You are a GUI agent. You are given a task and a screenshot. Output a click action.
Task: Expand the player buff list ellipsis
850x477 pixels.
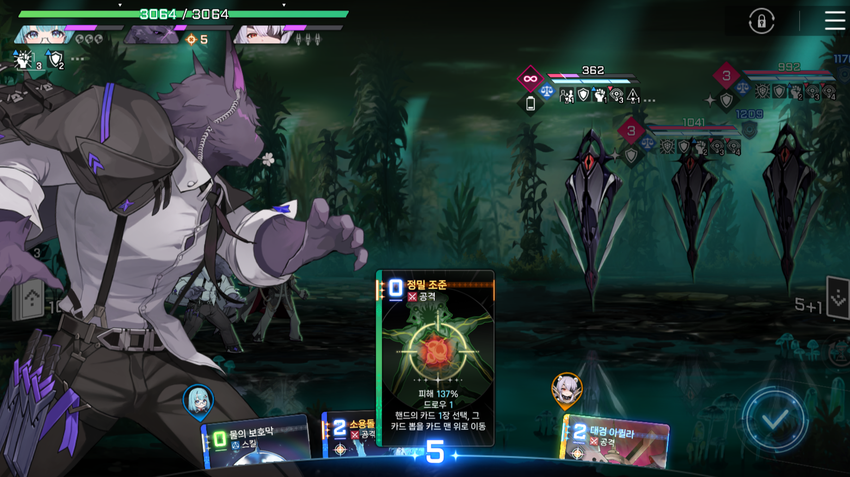click(x=77, y=60)
